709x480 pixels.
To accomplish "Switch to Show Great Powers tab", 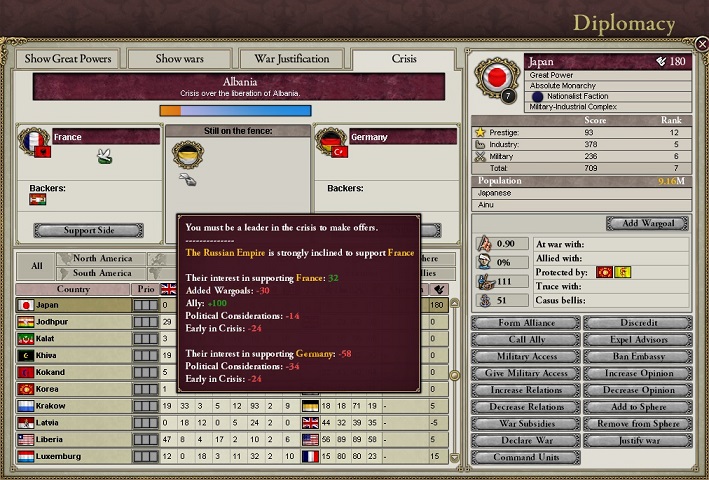I will tap(68, 58).
